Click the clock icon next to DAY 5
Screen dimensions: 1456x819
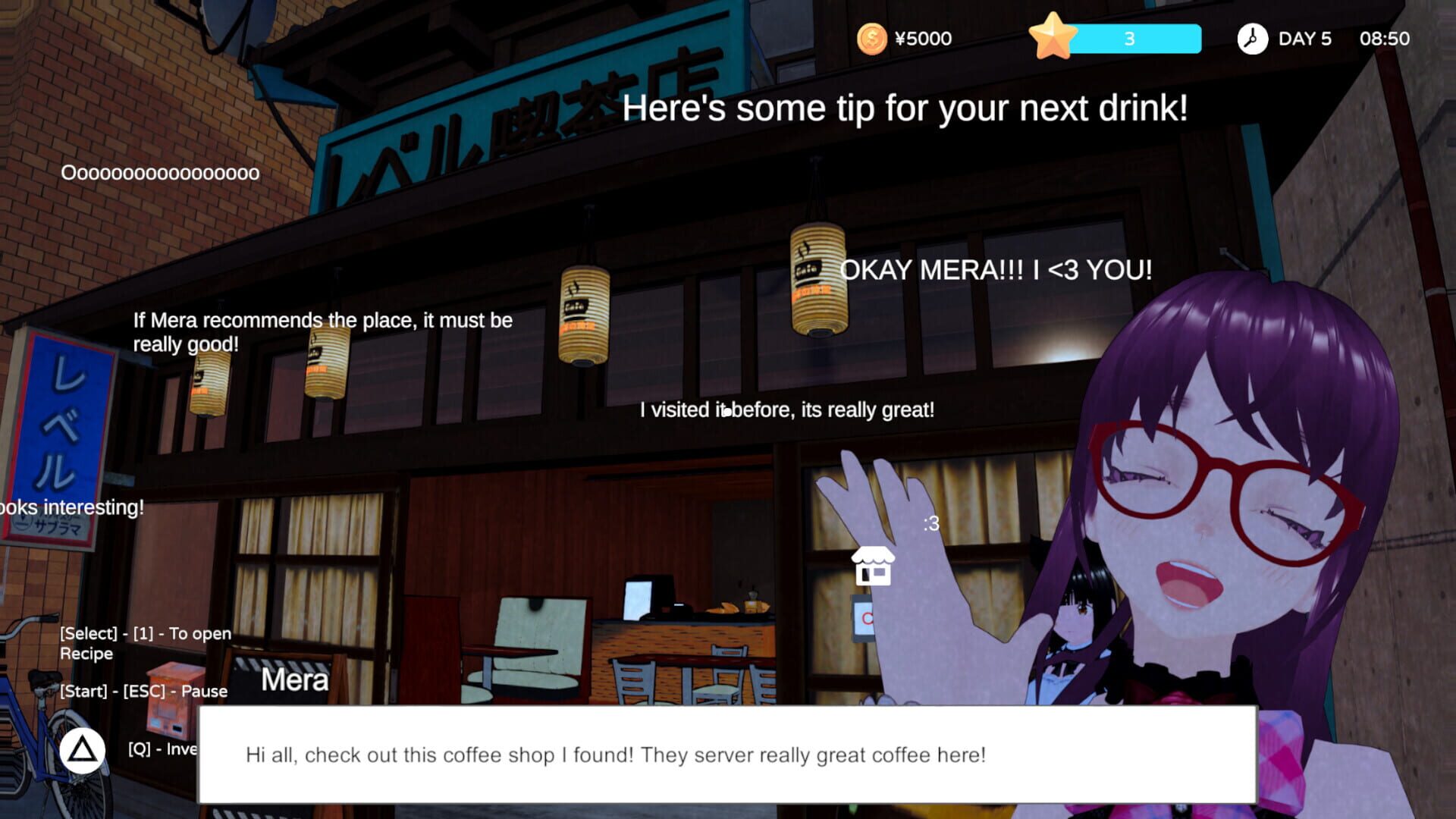coord(1252,37)
